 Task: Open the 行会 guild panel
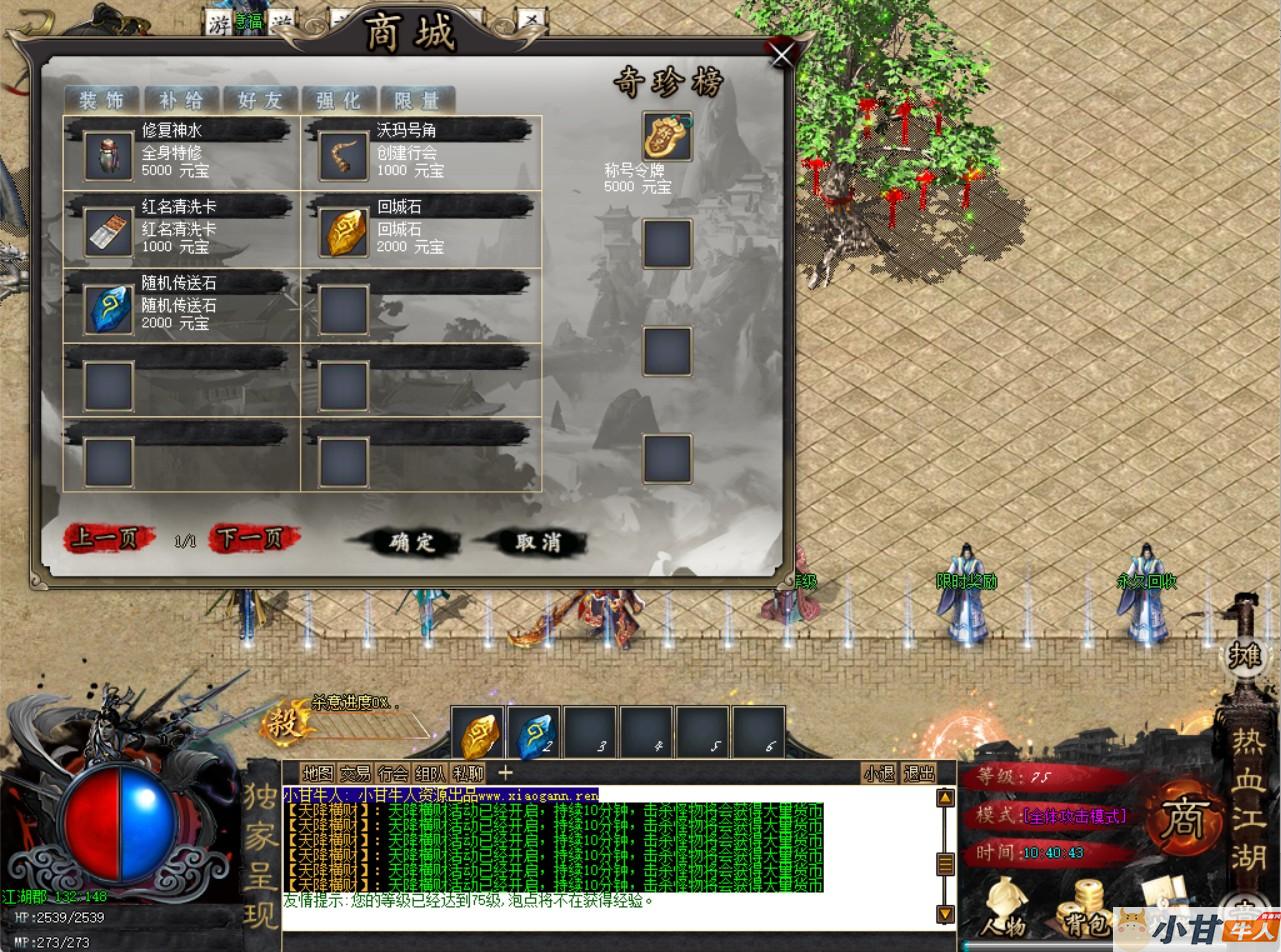[x=393, y=773]
